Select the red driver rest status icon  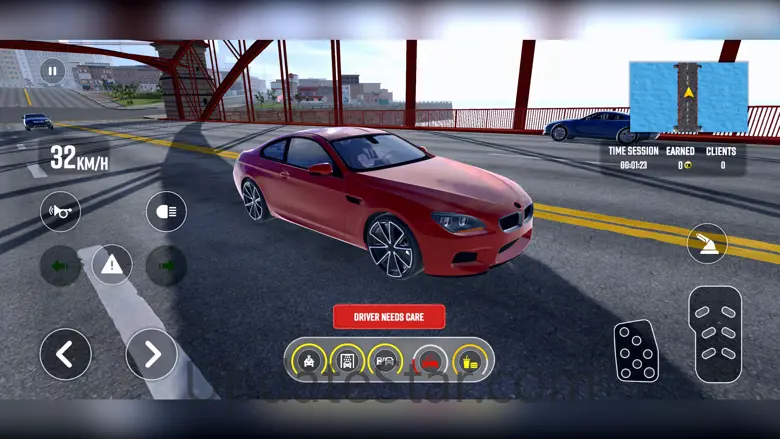pyautogui.click(x=428, y=360)
